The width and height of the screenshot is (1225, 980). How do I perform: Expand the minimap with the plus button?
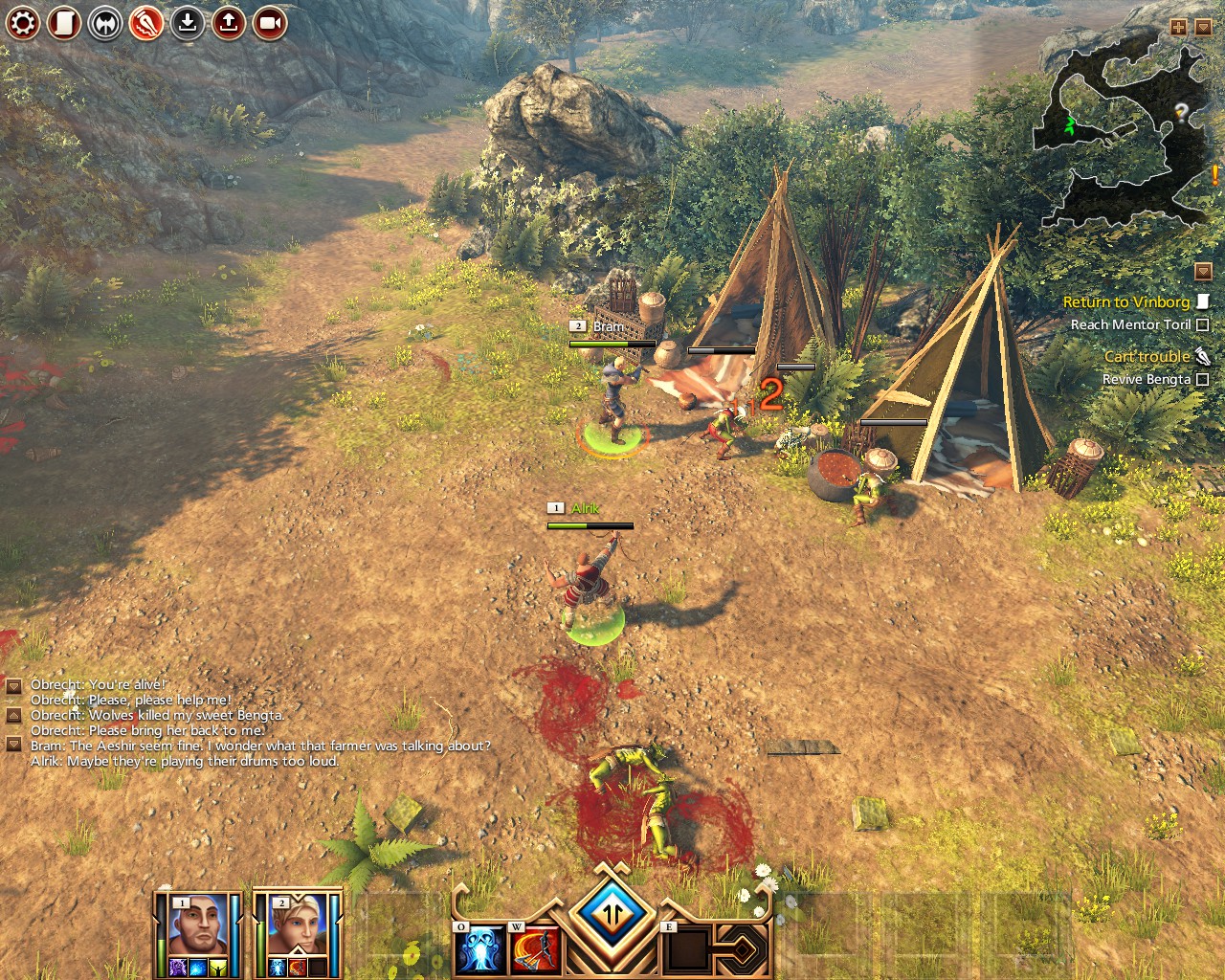pyautogui.click(x=1178, y=28)
